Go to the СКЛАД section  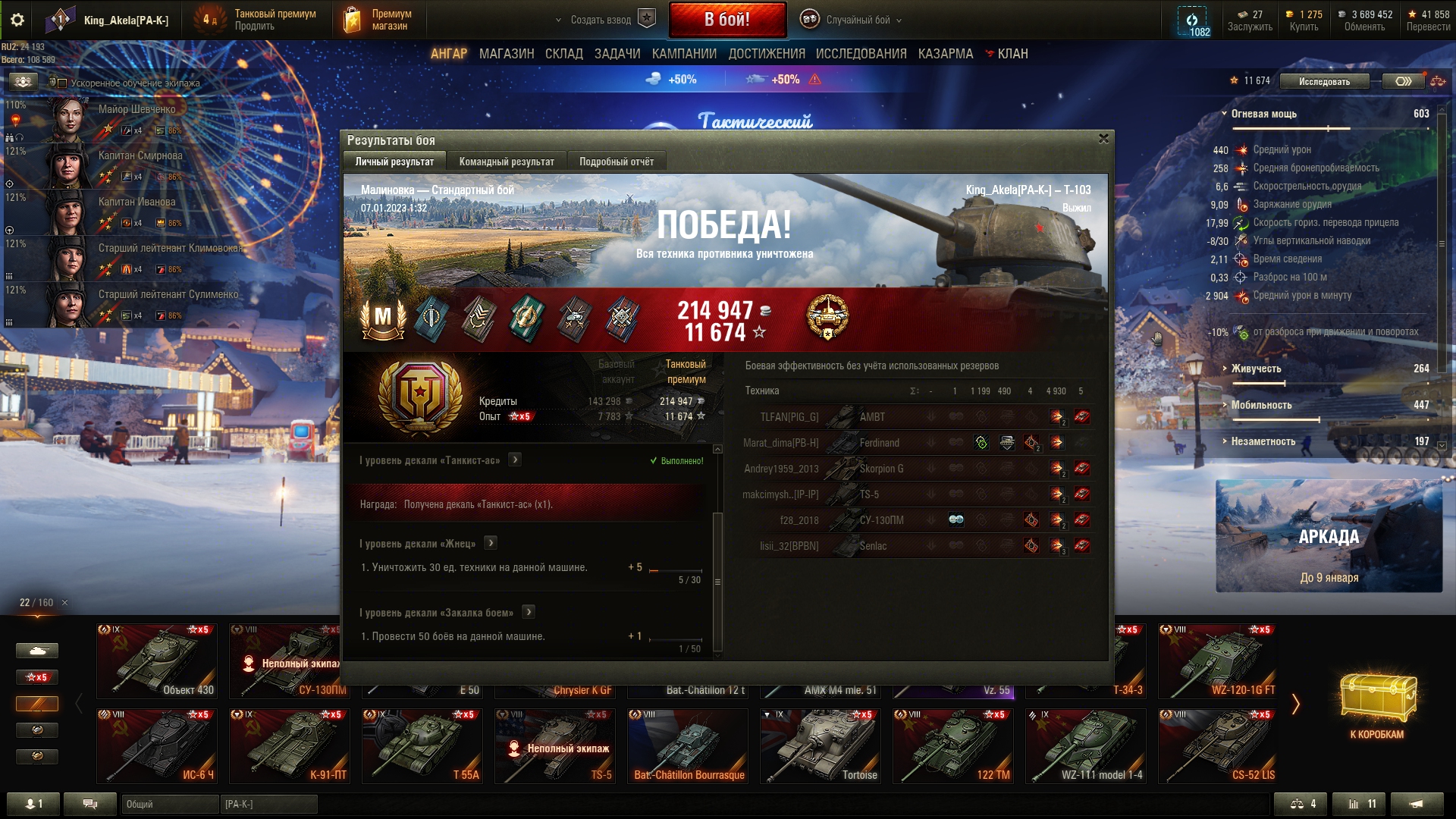pos(563,54)
